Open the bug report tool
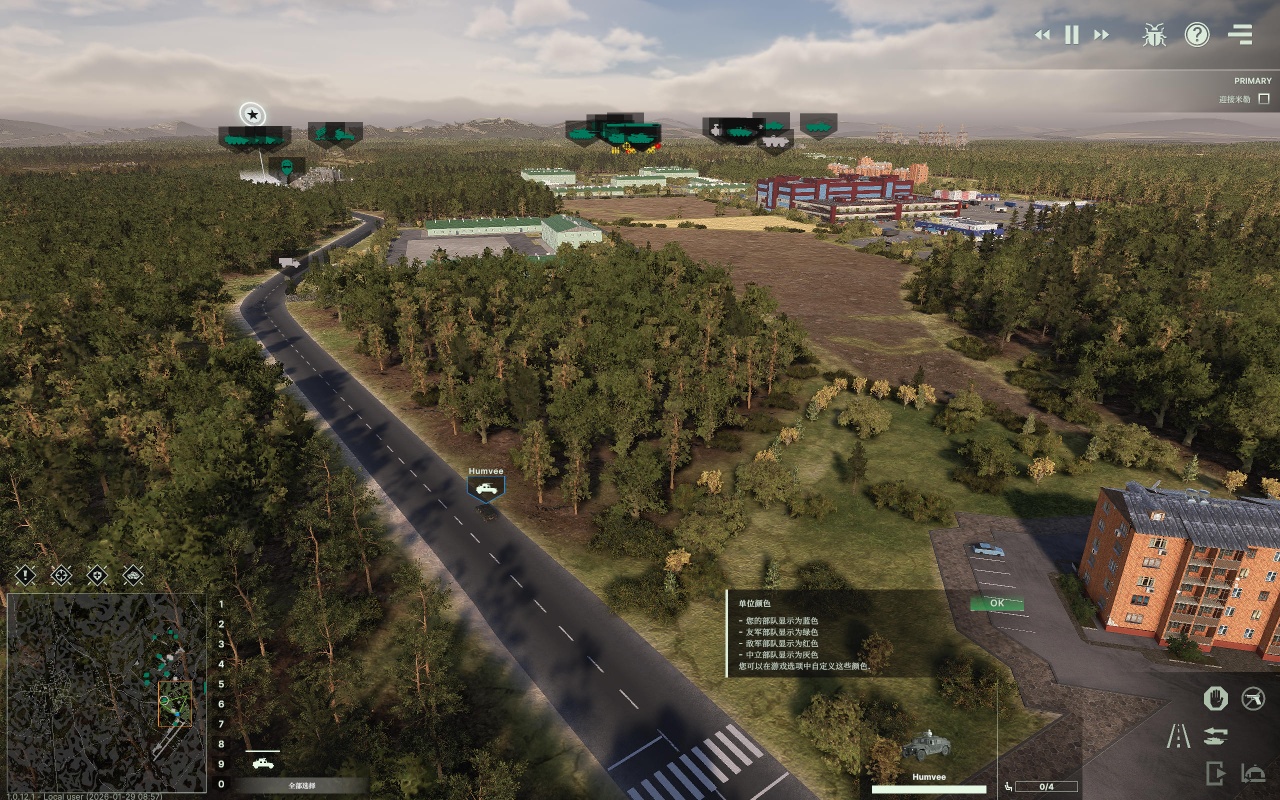The image size is (1280, 800). coord(1153,34)
